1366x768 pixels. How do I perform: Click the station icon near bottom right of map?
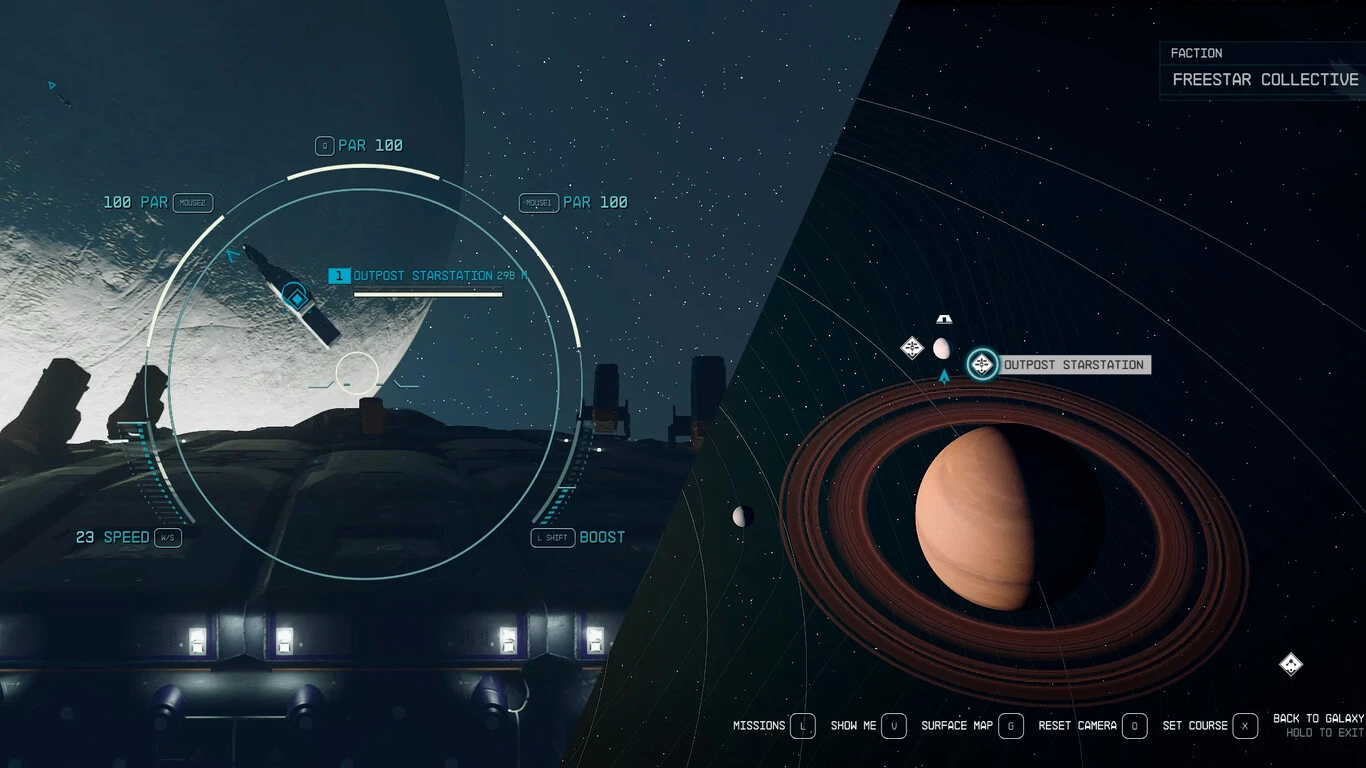pyautogui.click(x=1291, y=665)
